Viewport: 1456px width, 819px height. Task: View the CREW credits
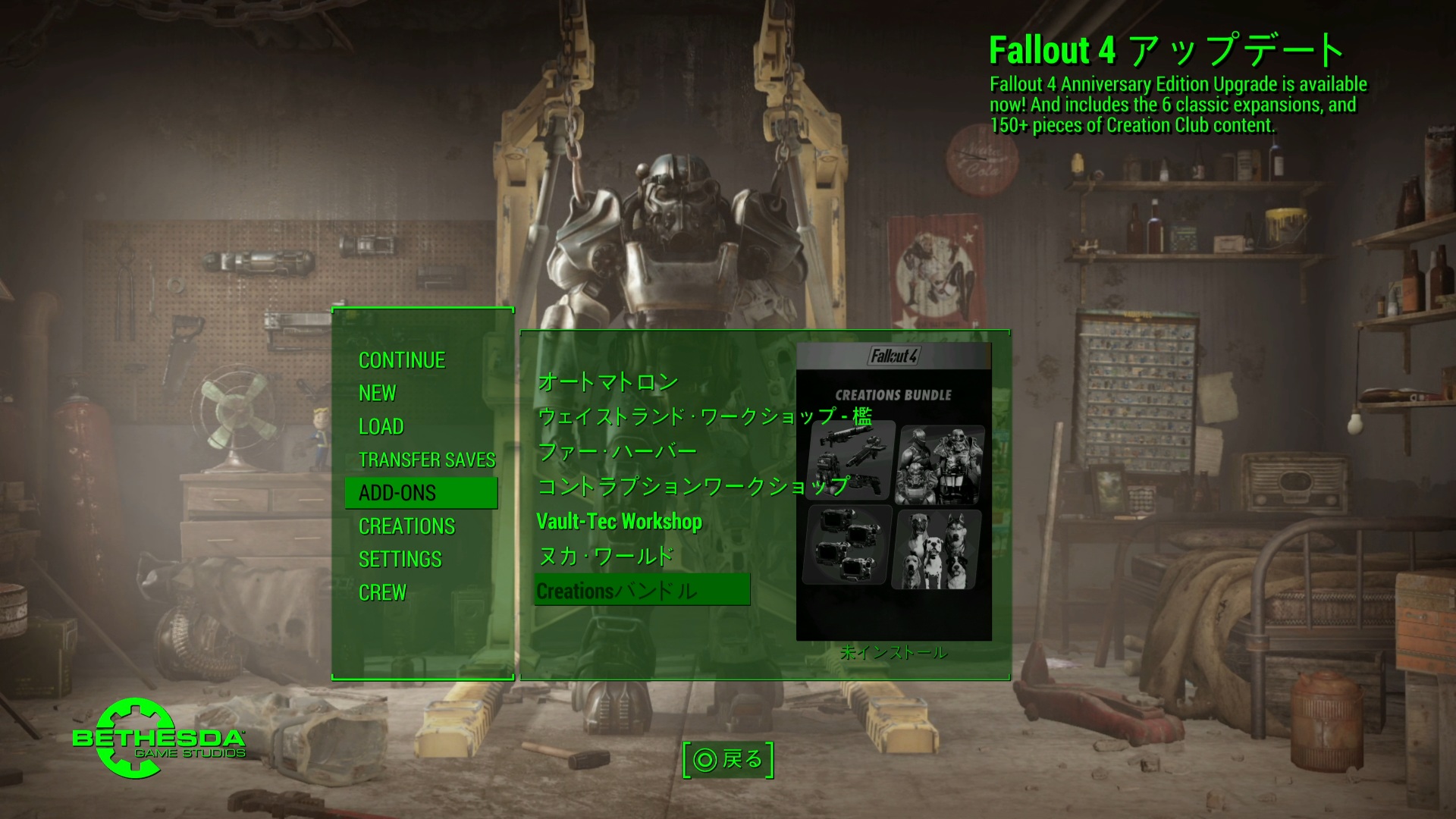coord(383,592)
